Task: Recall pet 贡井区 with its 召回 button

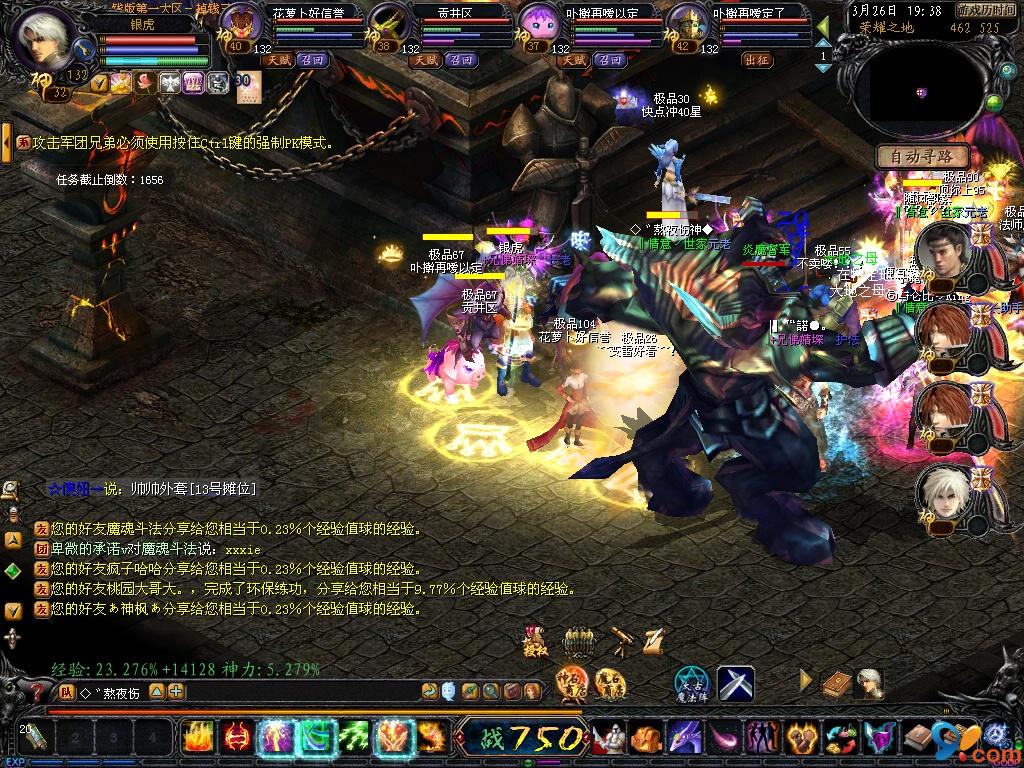Action: (x=461, y=60)
